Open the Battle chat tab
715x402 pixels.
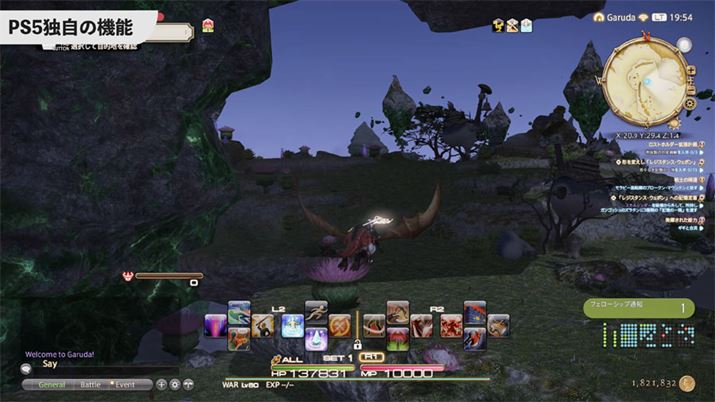[90, 384]
